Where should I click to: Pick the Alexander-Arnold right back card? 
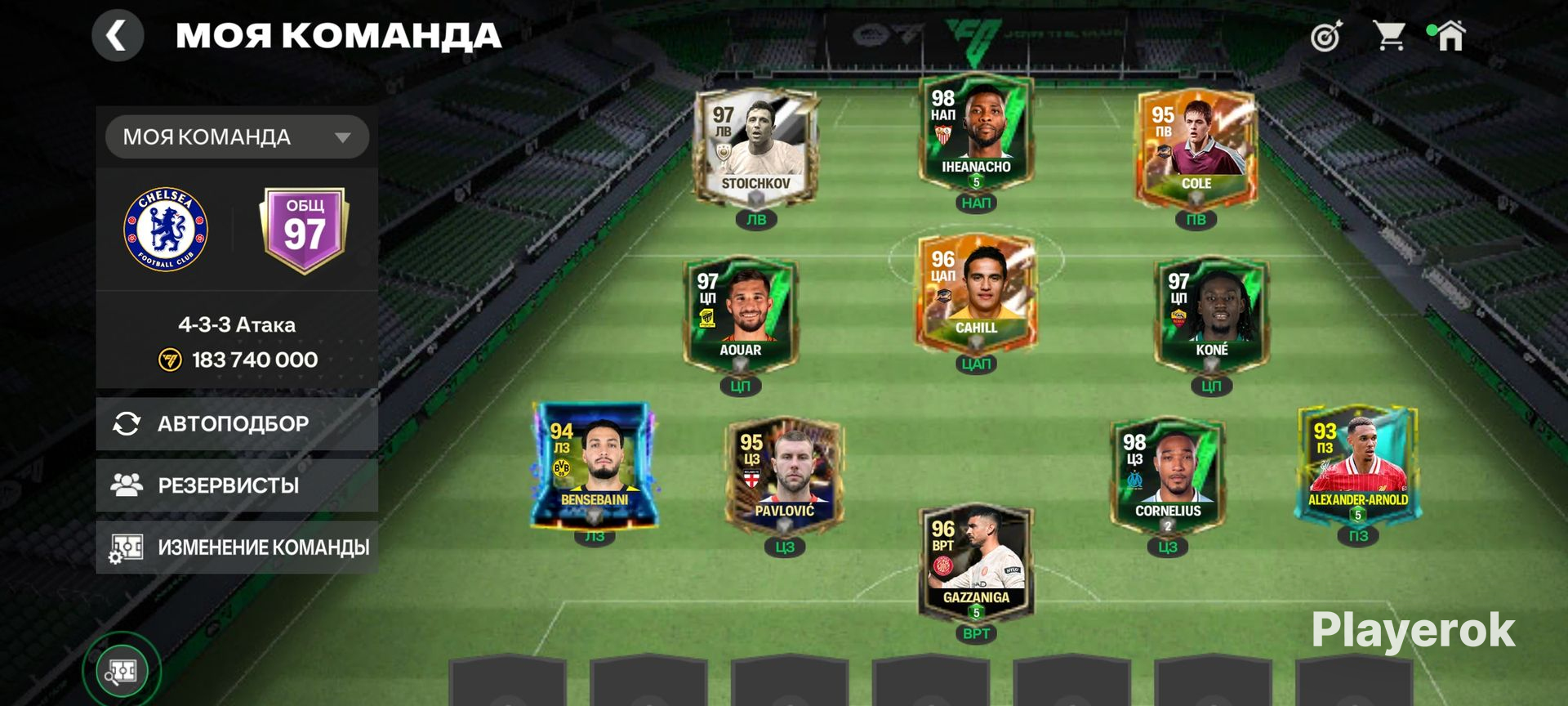[1357, 464]
